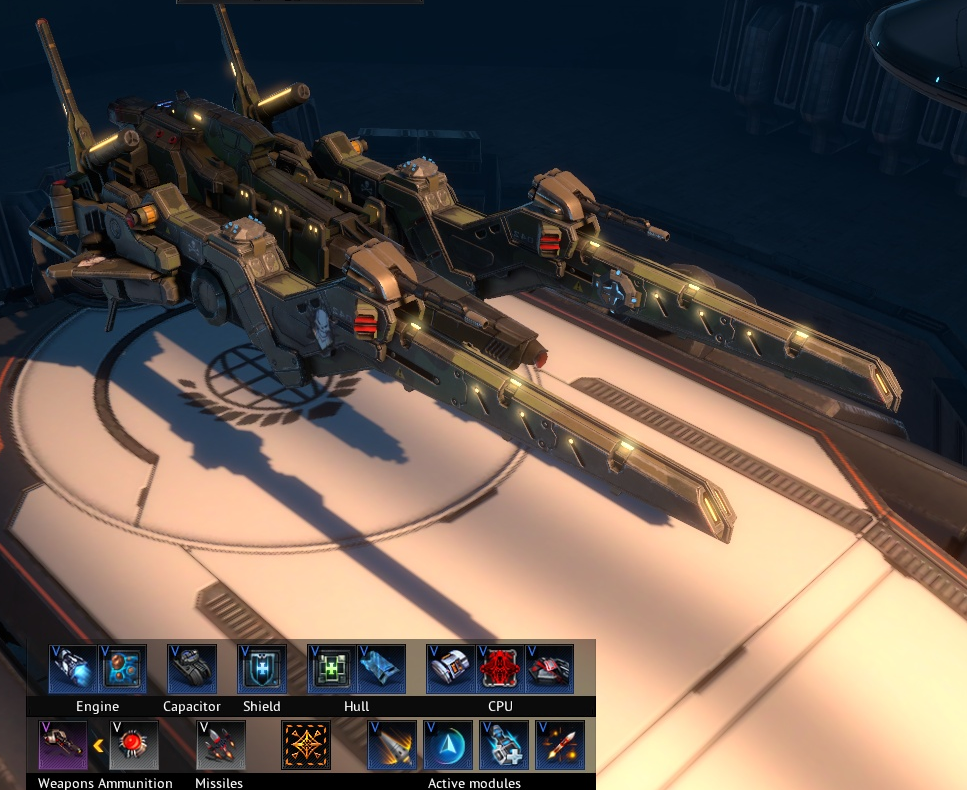Screen dimensions: 967x790
Task: Select the blue thruster Engine module
Action: click(x=73, y=669)
